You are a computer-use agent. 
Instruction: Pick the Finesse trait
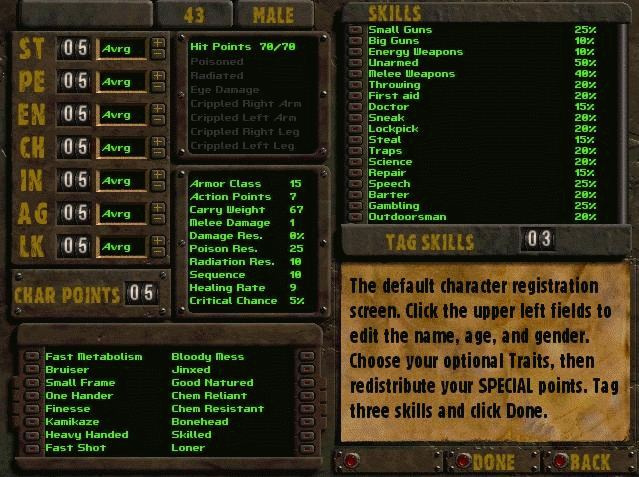tap(32, 409)
